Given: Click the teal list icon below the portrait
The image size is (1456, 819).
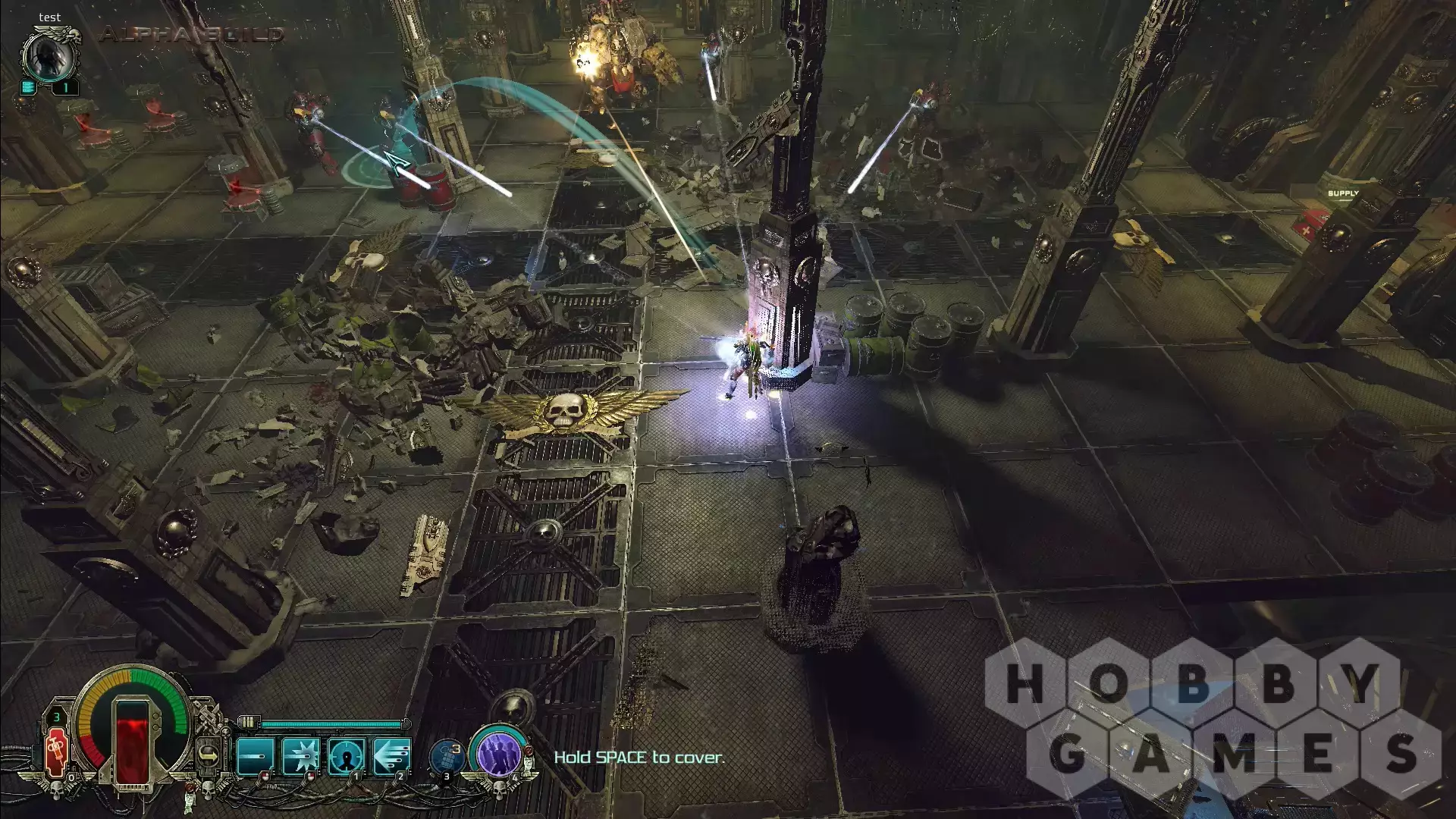Looking at the screenshot, I should click(x=28, y=87).
